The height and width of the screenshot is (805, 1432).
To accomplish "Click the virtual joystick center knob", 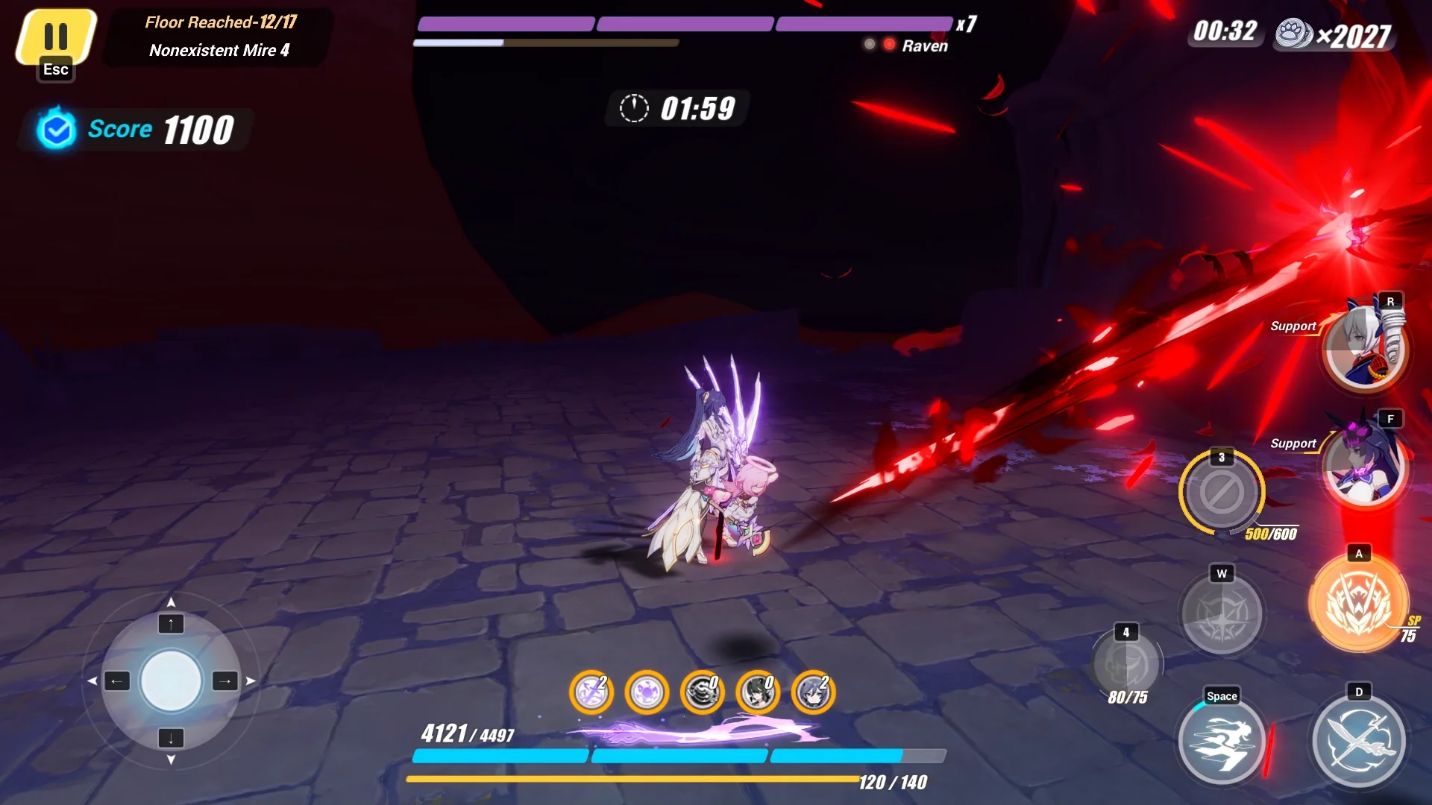I will pyautogui.click(x=171, y=680).
